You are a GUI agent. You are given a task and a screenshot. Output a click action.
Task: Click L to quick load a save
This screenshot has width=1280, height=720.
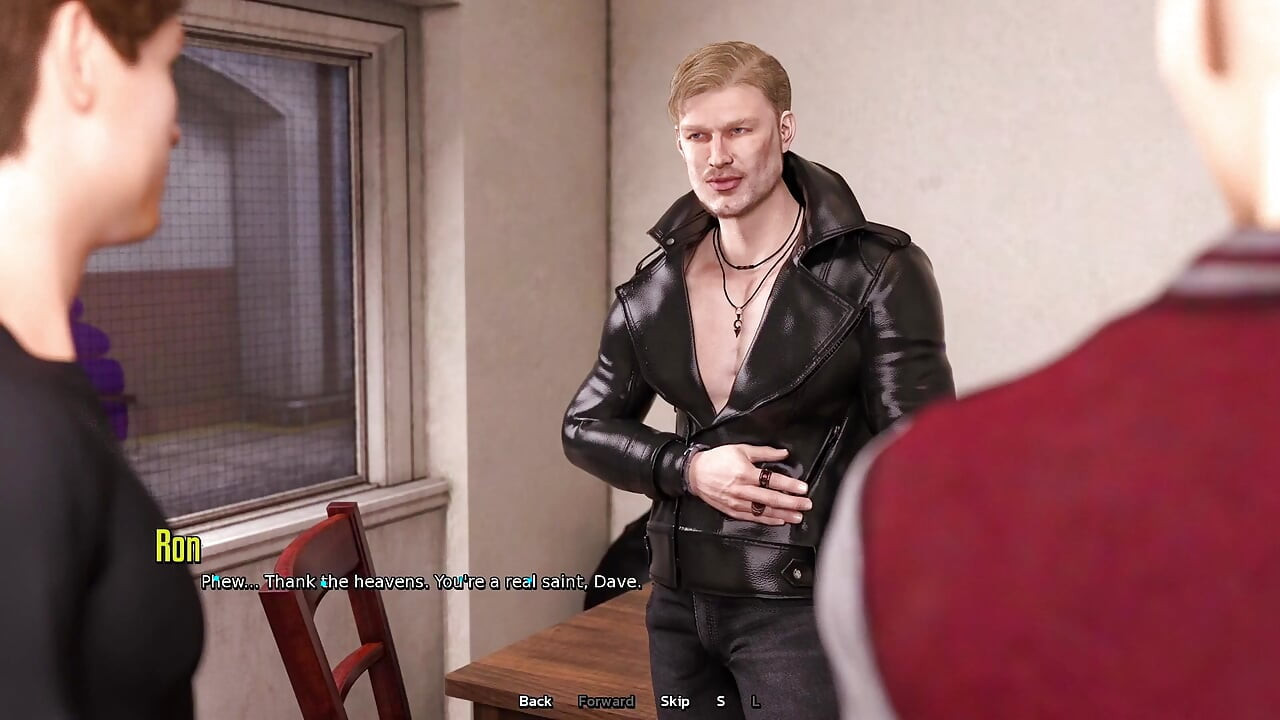click(755, 702)
